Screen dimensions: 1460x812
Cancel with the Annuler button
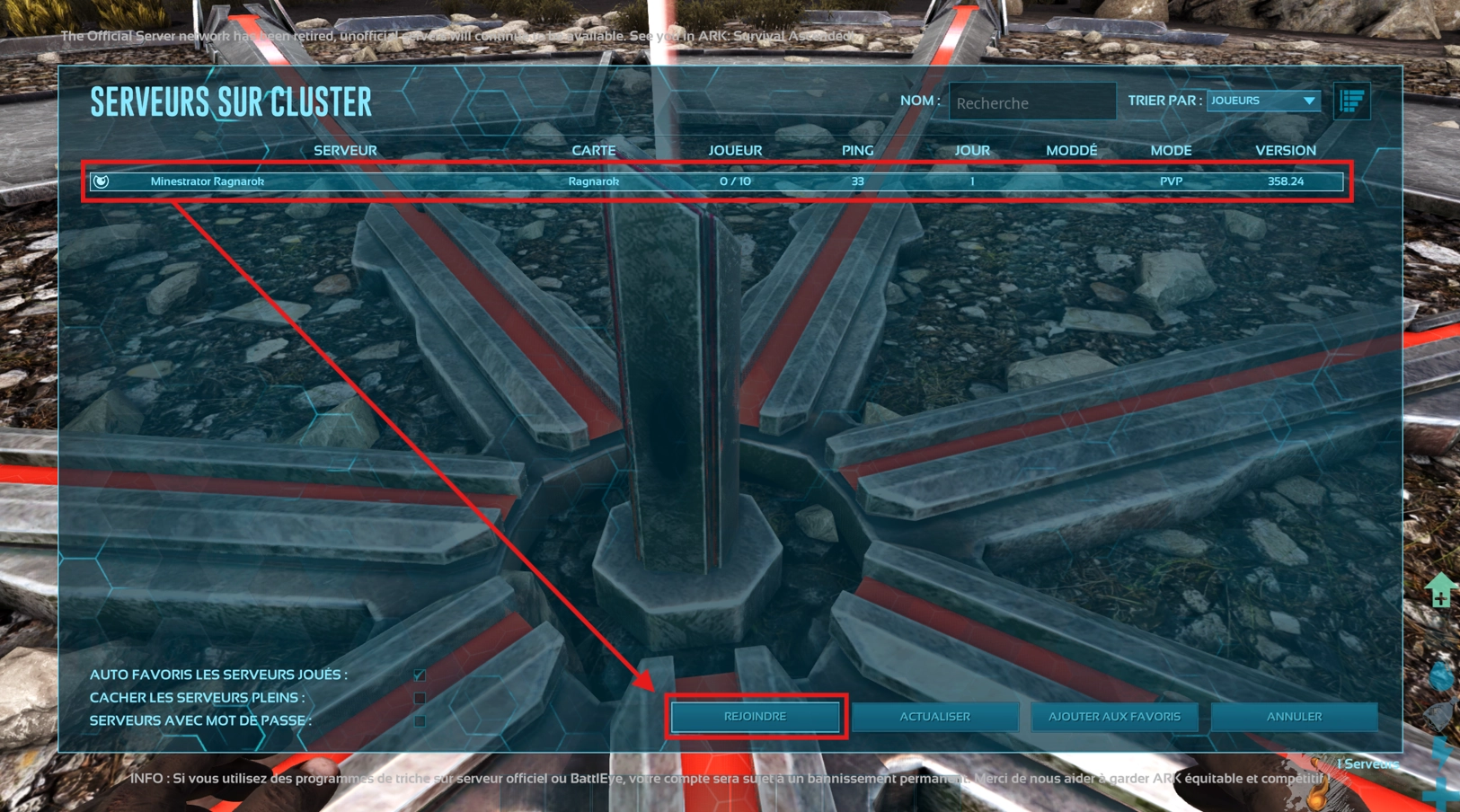[1294, 717]
